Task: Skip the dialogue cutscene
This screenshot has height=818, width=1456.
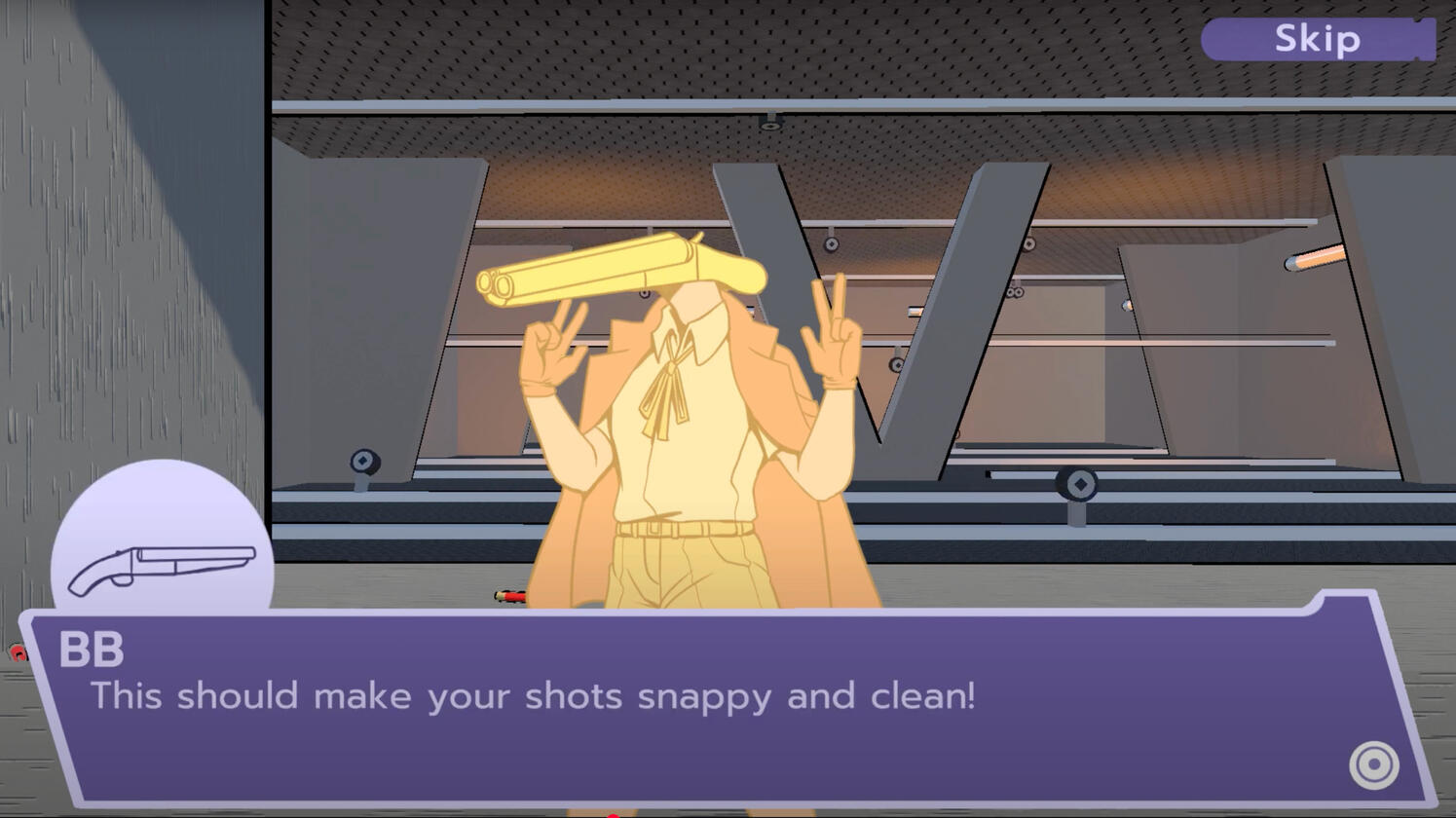Action: point(1317,40)
